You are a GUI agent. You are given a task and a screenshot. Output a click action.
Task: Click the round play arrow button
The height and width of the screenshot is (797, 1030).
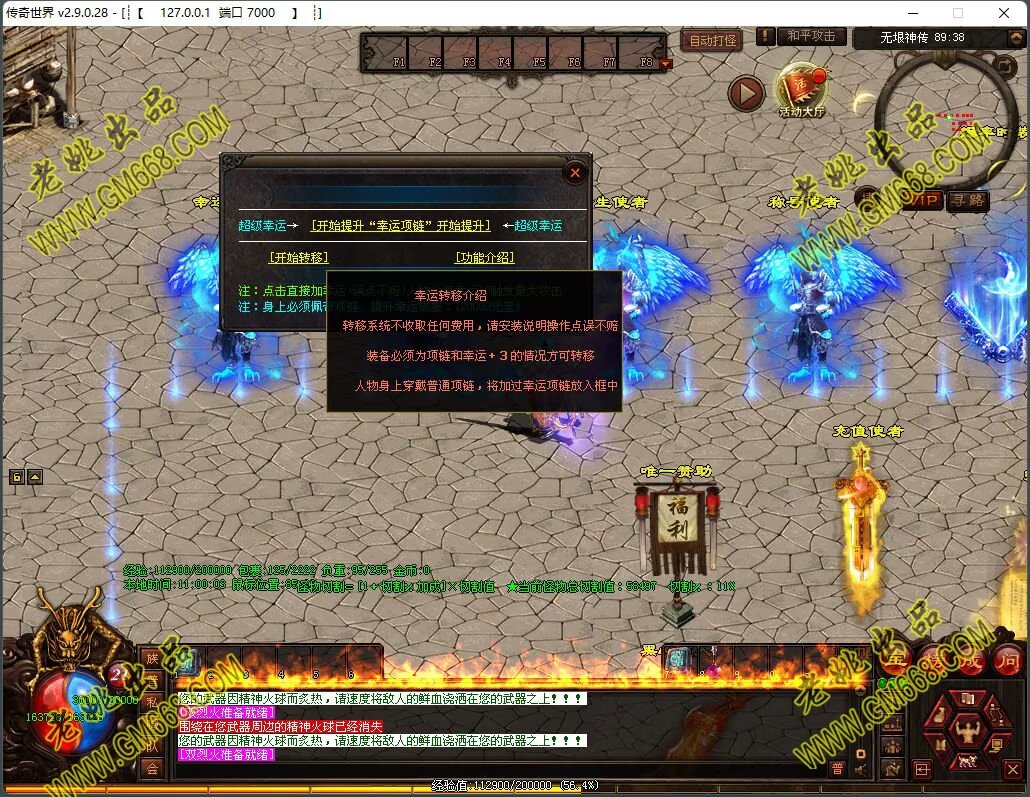click(745, 94)
